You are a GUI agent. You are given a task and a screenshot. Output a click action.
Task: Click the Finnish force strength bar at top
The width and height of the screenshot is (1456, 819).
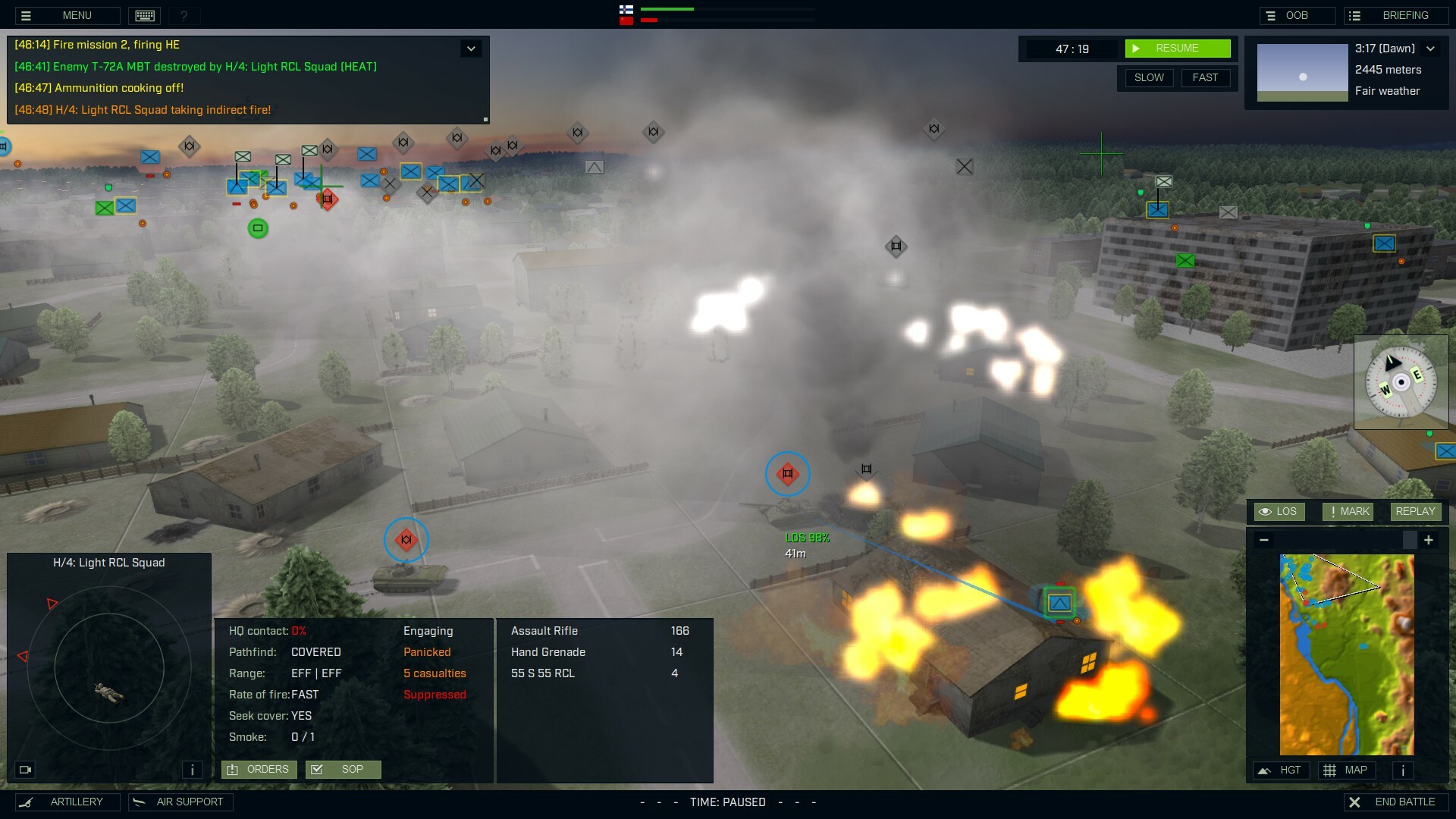(667, 11)
